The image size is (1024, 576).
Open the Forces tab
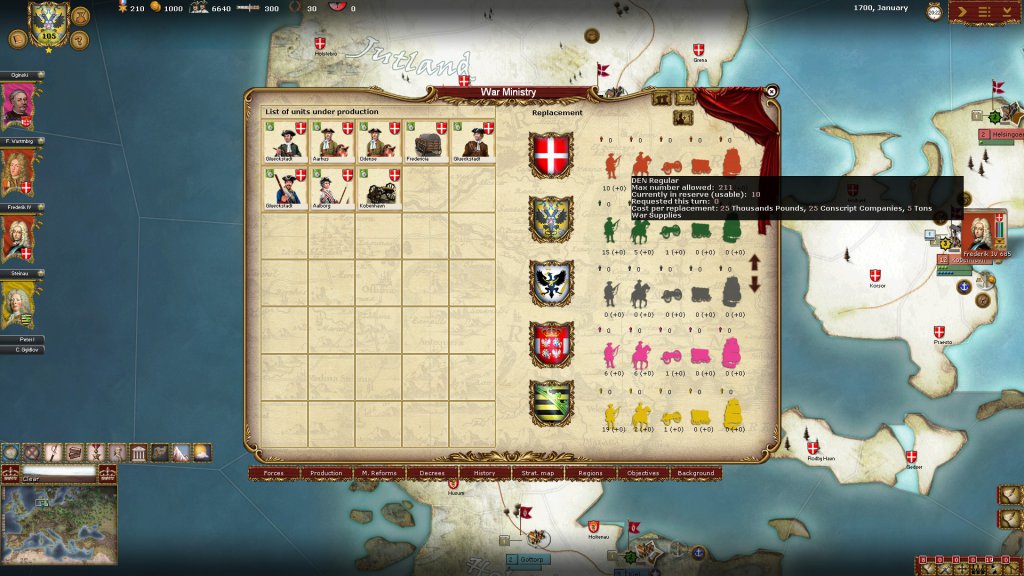[273, 473]
